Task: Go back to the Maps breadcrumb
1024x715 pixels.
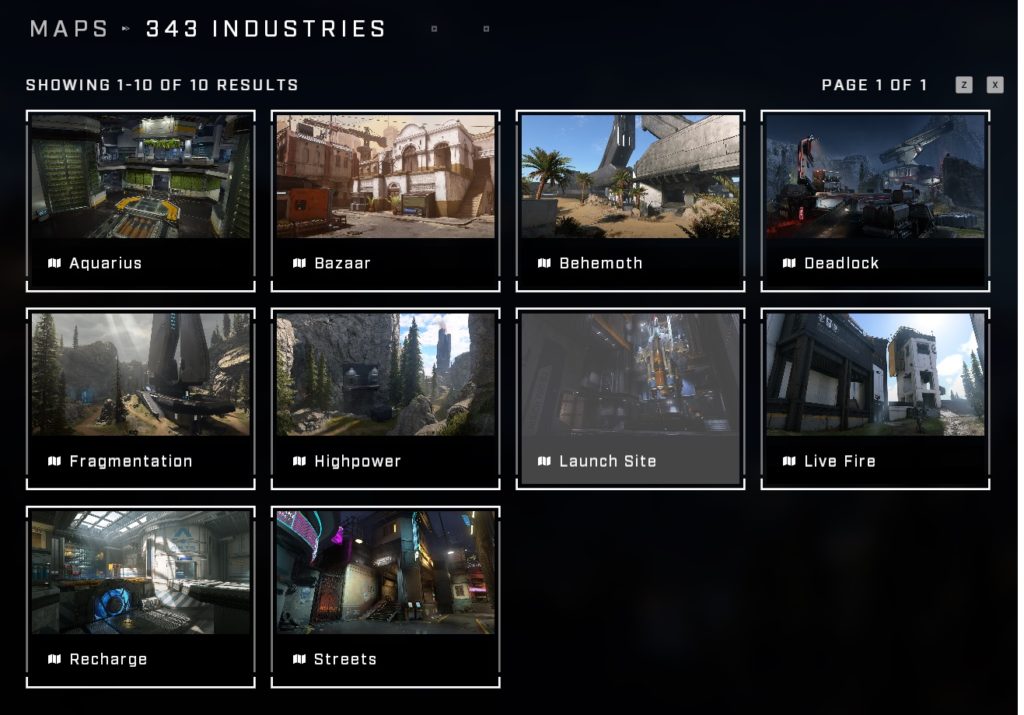Action: tap(69, 29)
